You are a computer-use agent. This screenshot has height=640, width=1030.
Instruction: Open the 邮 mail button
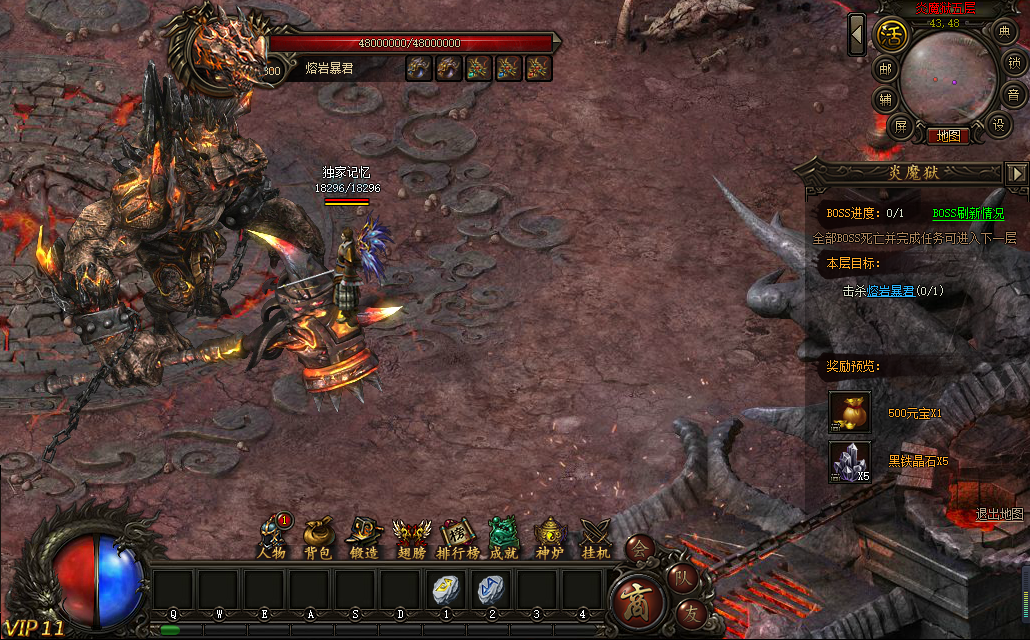coord(885,69)
